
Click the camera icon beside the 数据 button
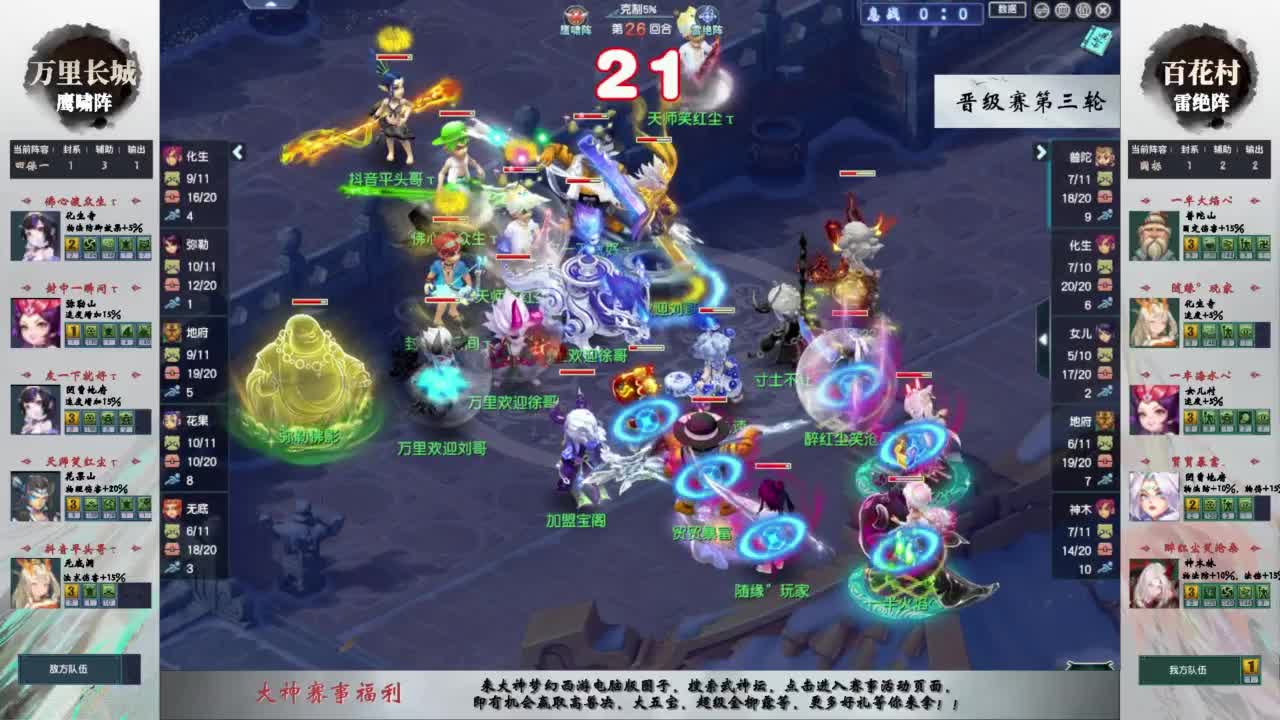click(1042, 11)
